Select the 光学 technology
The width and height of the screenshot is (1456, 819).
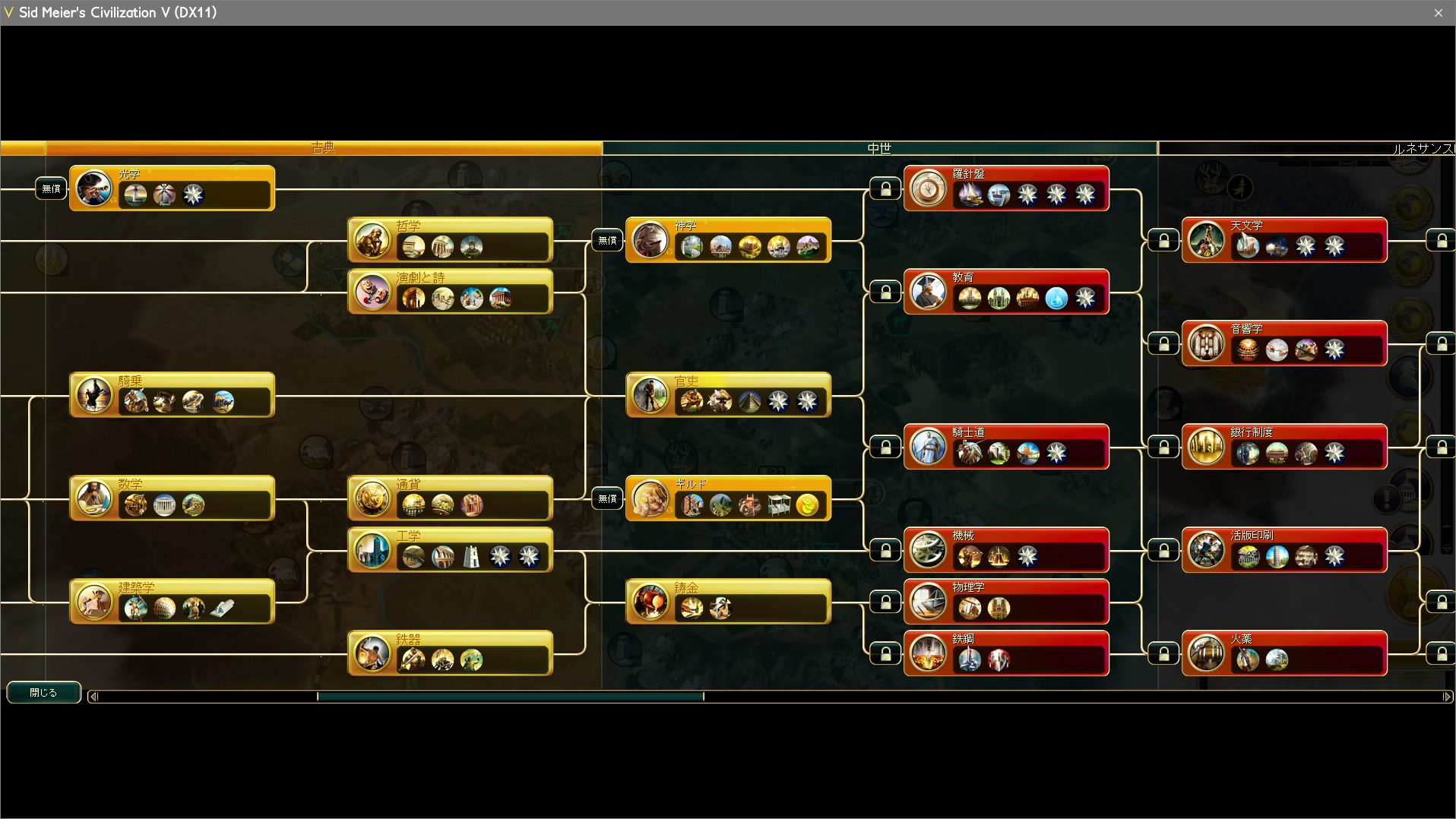(x=172, y=188)
